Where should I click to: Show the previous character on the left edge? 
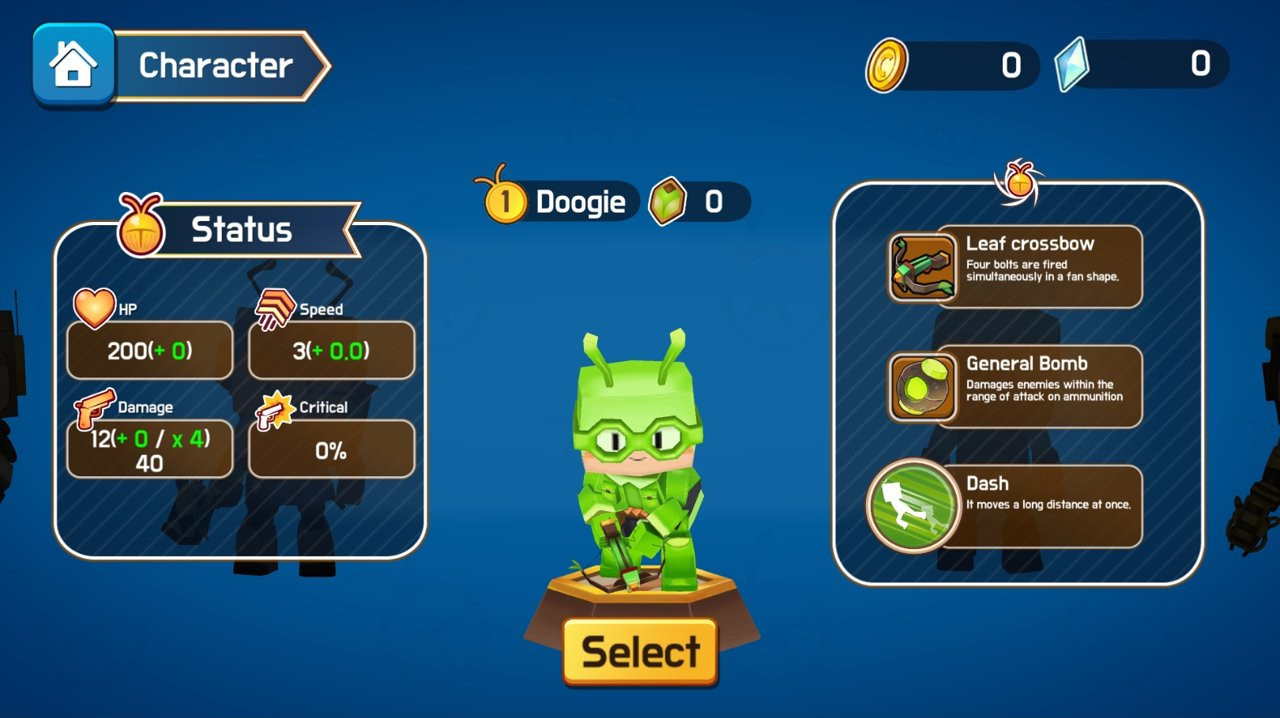coord(10,400)
